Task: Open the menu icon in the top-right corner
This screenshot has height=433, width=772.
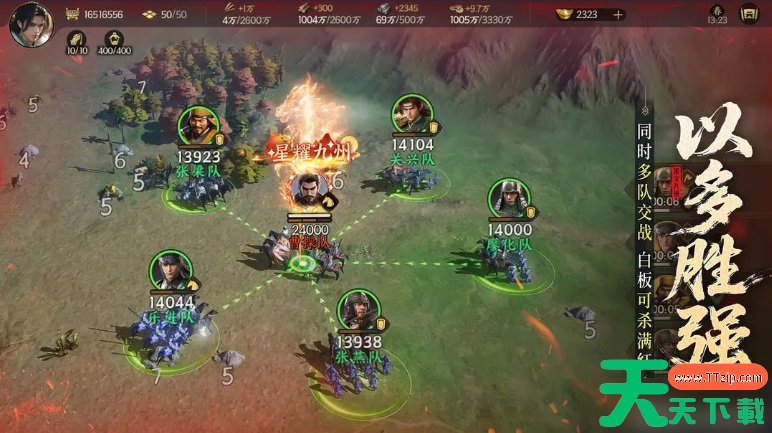Action: [748, 14]
